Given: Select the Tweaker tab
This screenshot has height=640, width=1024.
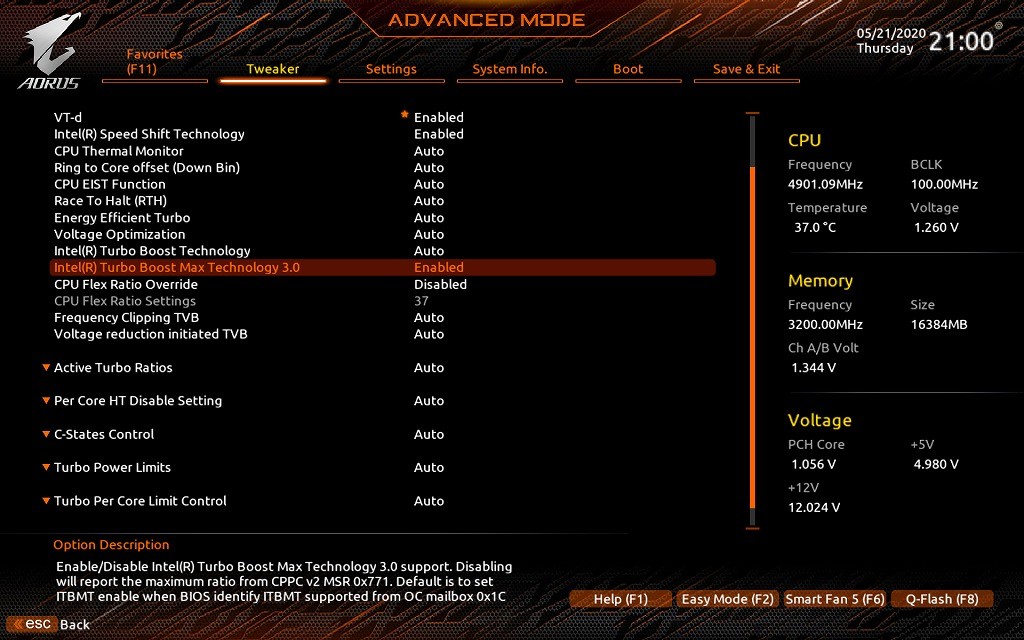Looking at the screenshot, I should pyautogui.click(x=273, y=69).
